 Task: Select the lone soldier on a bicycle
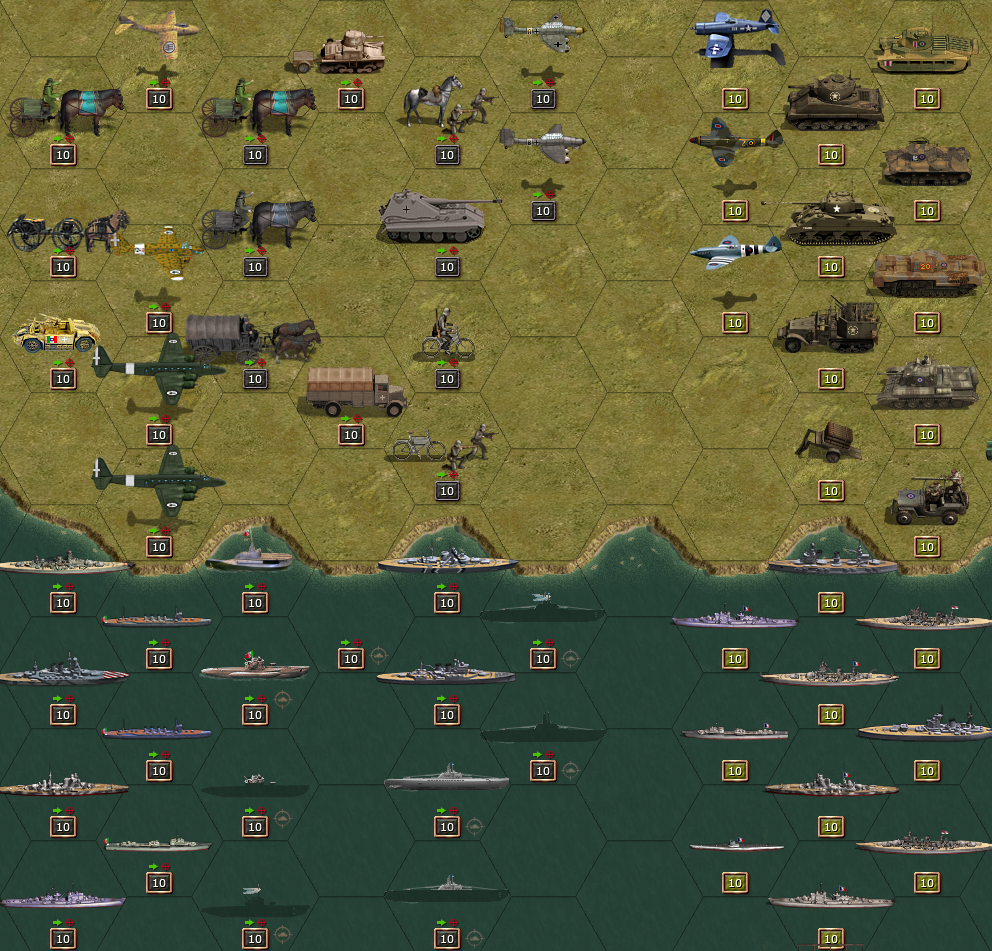(447, 335)
